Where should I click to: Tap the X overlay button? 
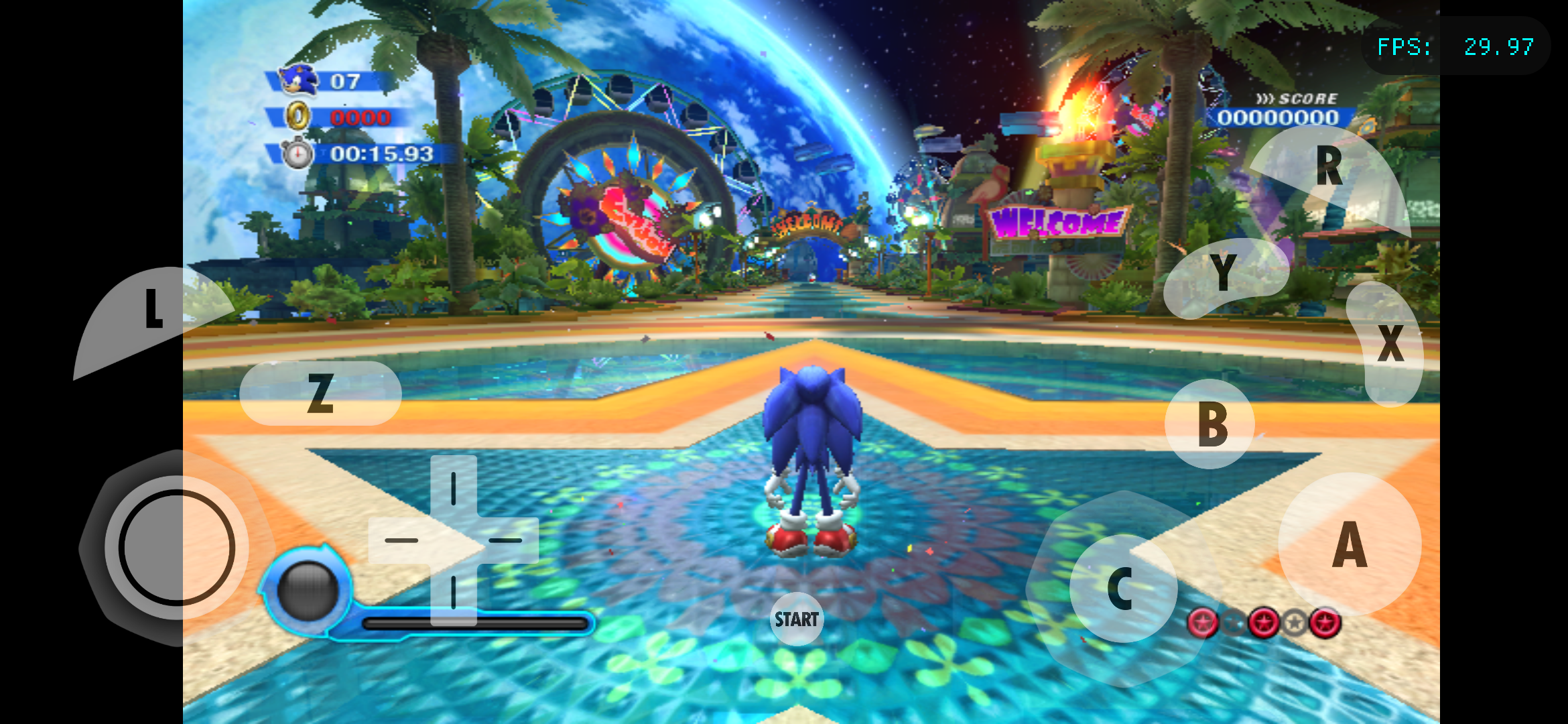click(x=1388, y=343)
